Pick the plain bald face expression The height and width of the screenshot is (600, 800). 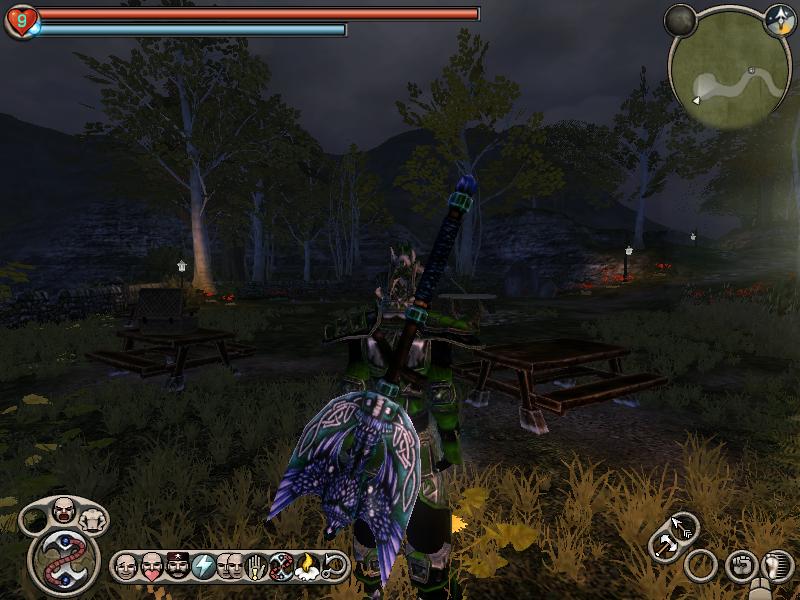pos(126,567)
